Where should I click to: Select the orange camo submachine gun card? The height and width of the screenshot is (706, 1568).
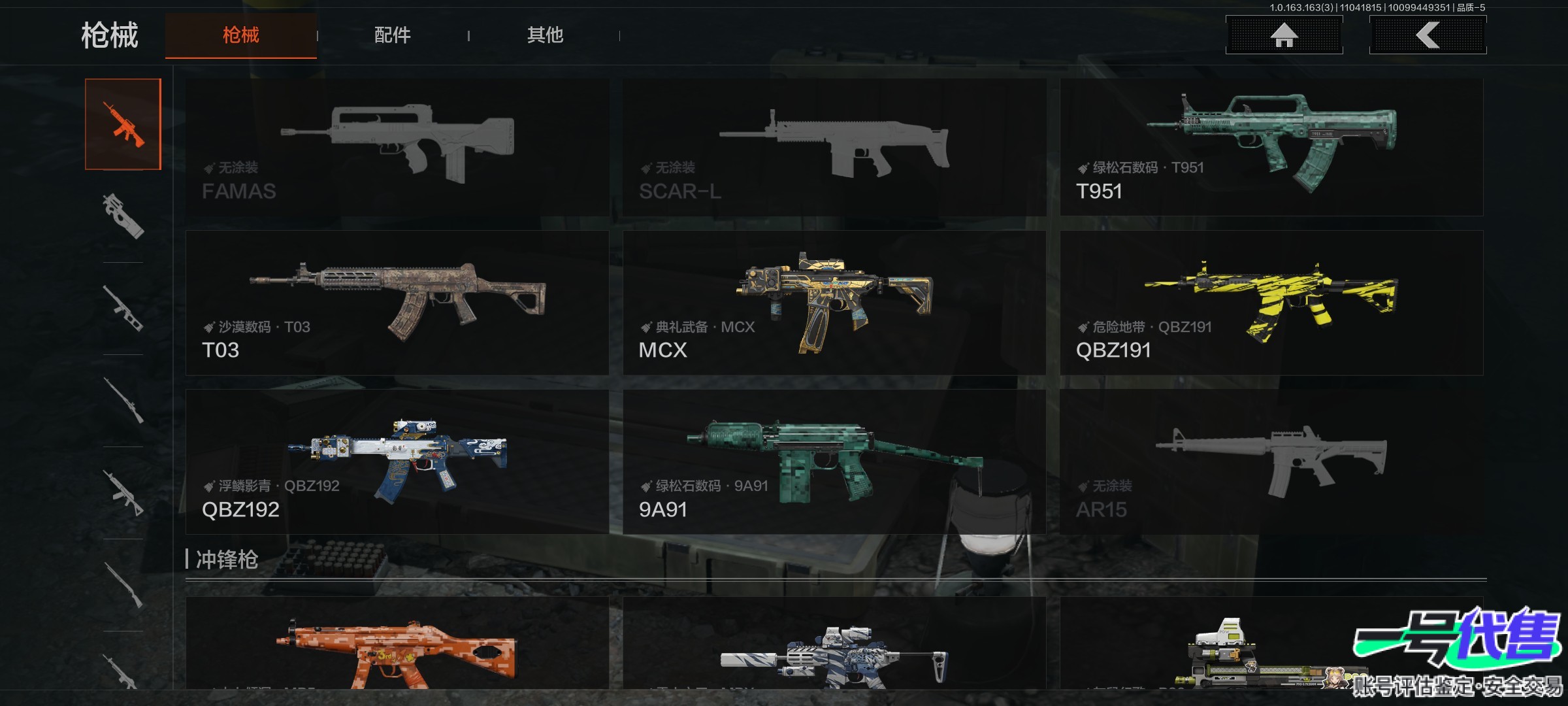(x=397, y=644)
